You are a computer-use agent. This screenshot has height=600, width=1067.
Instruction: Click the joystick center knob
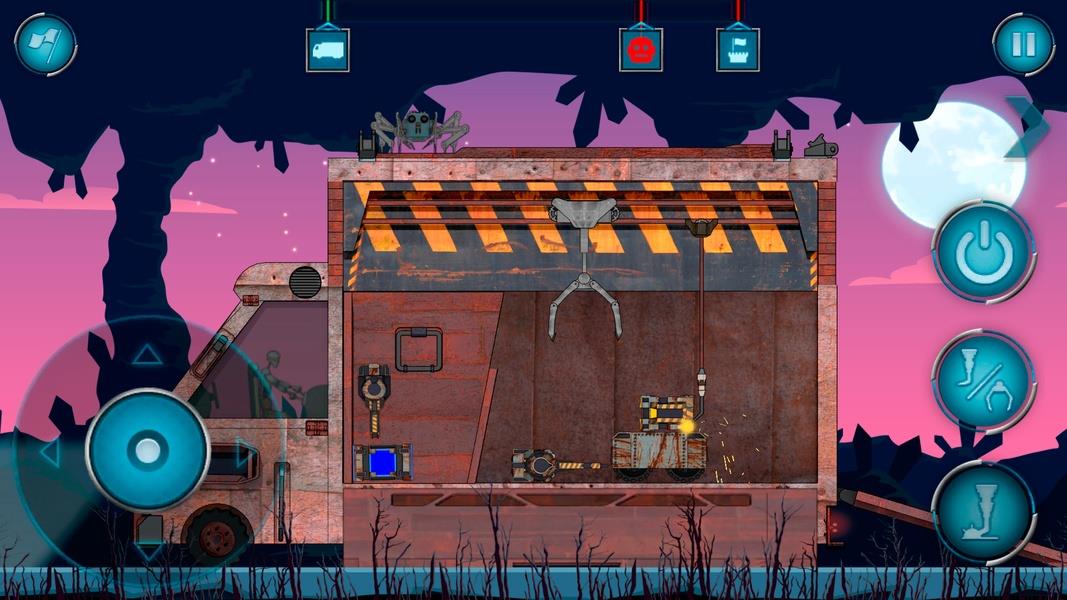tap(147, 450)
